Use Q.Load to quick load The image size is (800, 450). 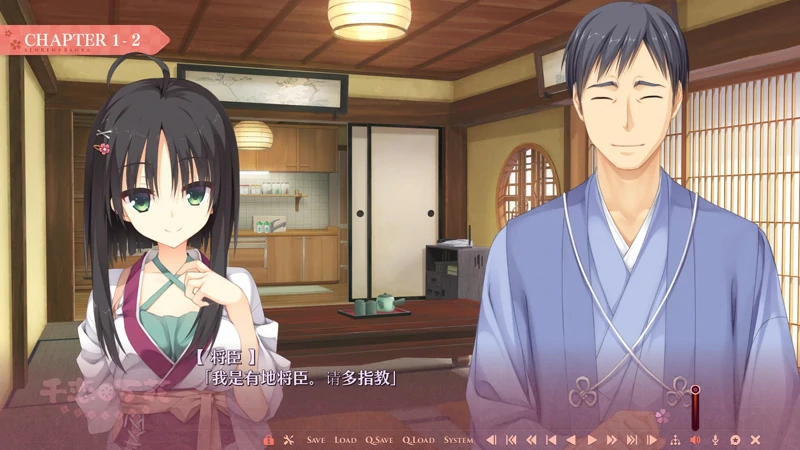click(418, 440)
